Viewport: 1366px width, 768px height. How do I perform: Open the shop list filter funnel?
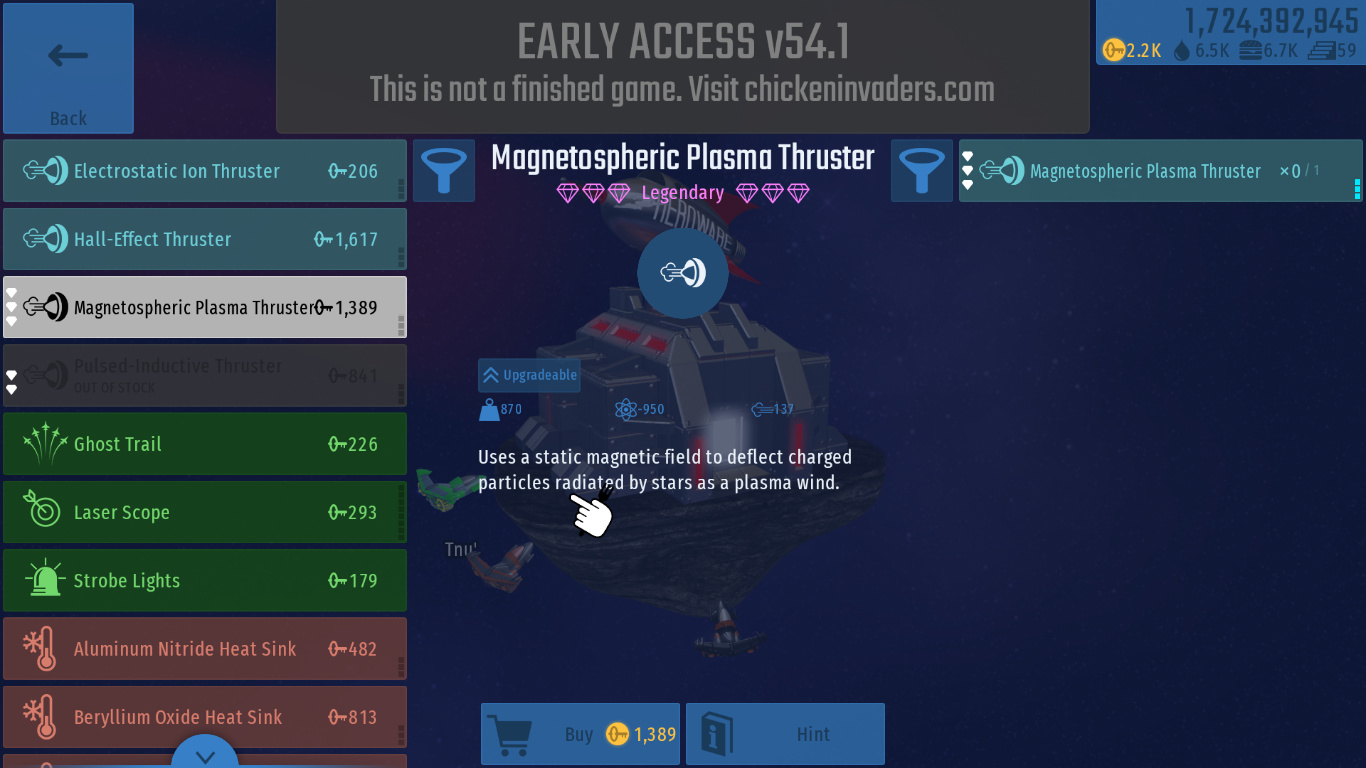click(x=444, y=170)
